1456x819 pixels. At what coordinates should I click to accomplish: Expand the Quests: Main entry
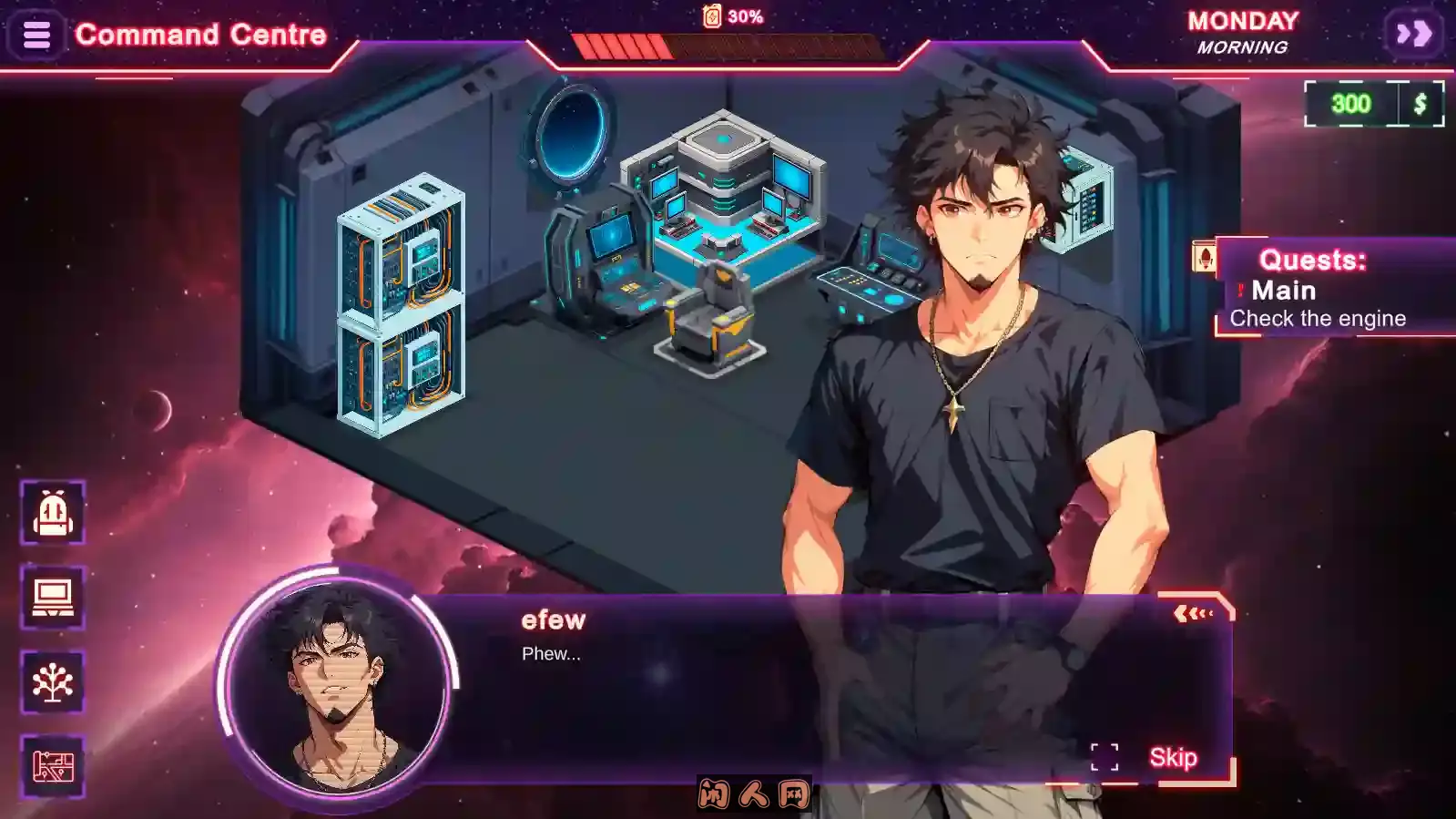point(1282,291)
